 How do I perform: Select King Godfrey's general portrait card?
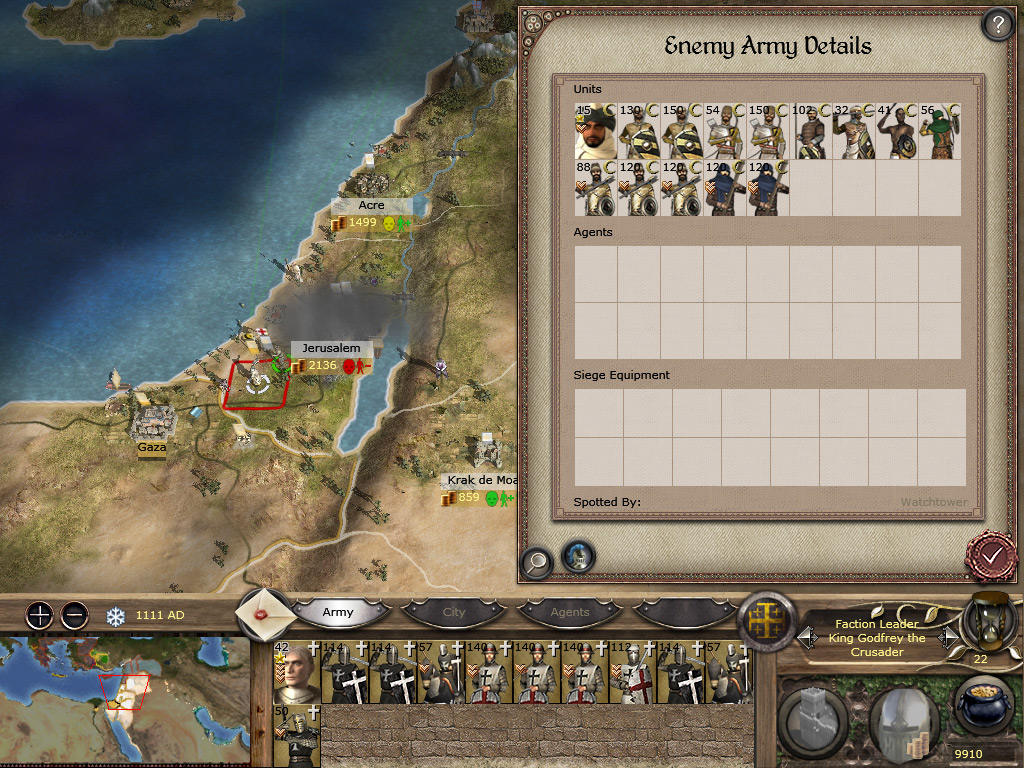point(295,672)
